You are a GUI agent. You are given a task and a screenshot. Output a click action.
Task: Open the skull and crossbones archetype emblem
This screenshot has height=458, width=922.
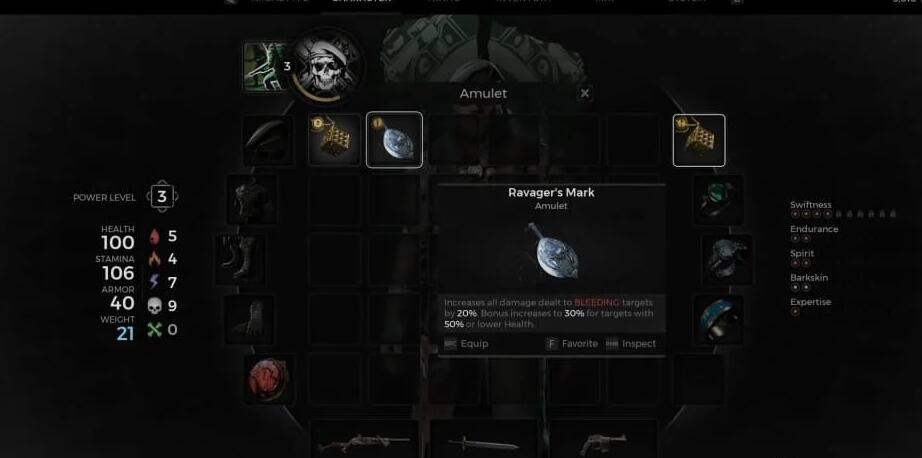tap(327, 68)
